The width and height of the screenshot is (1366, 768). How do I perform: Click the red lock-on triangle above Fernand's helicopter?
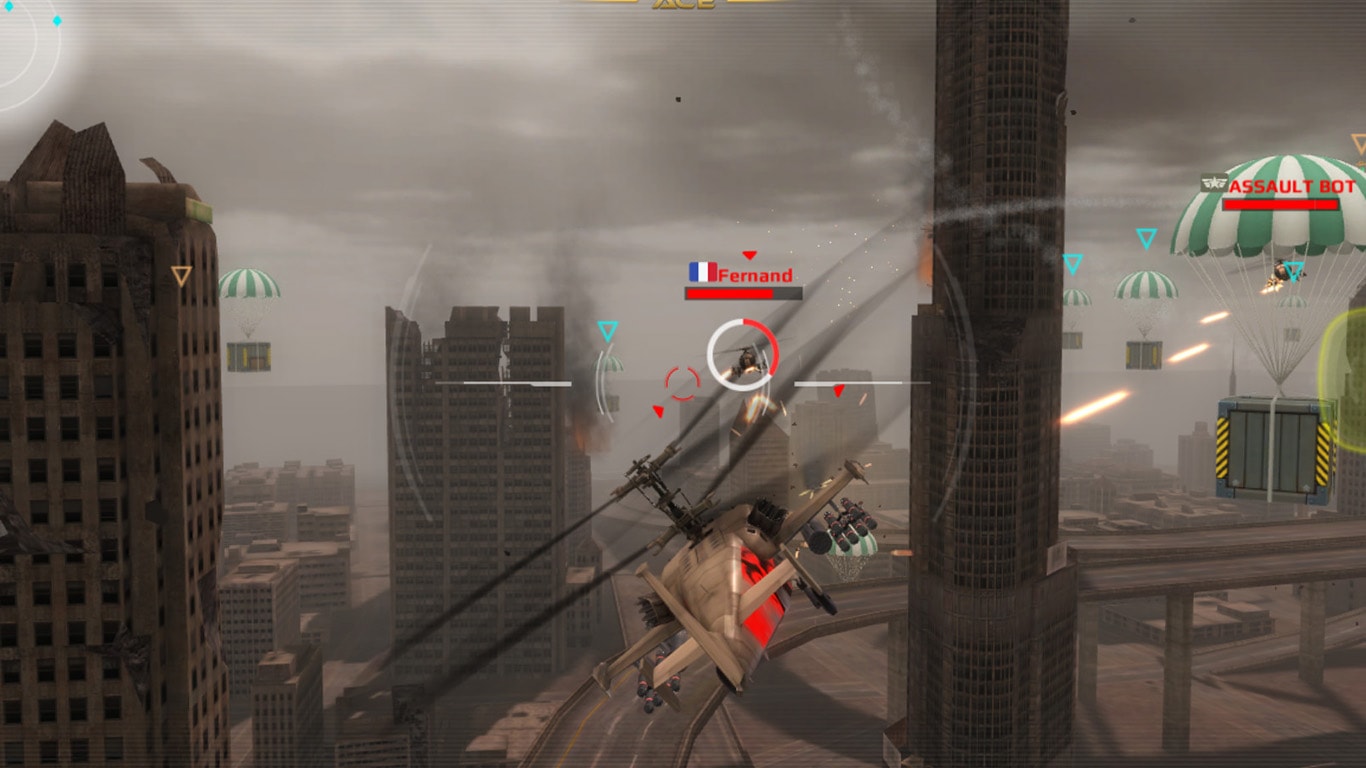(749, 254)
